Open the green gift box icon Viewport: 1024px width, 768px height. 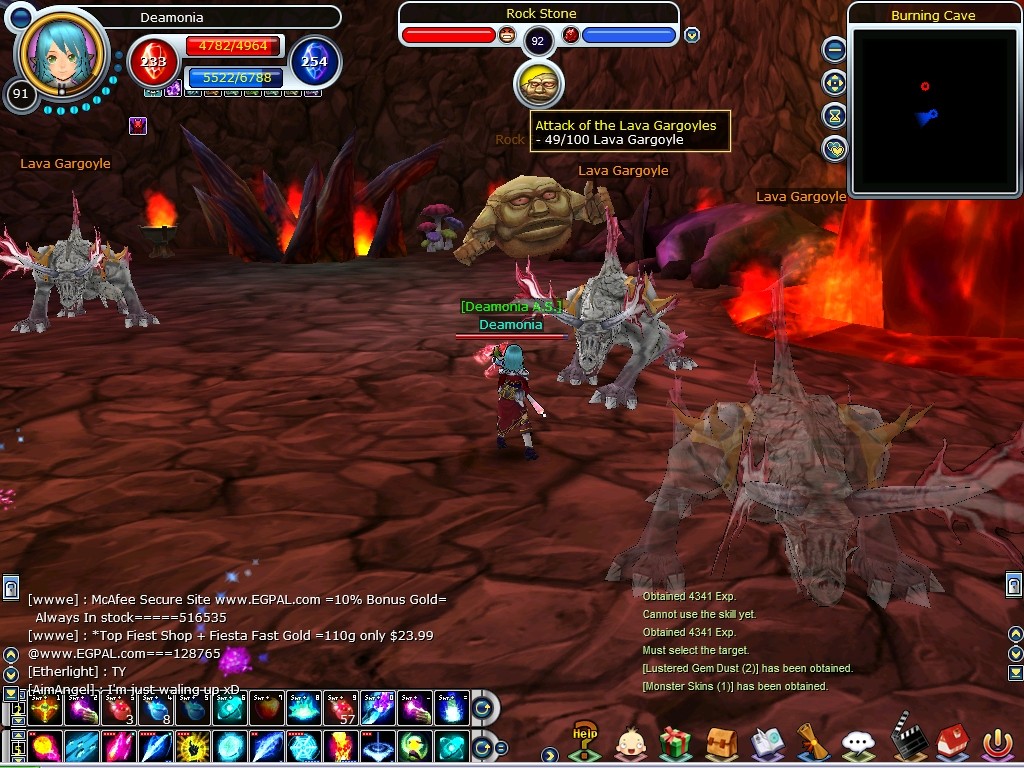coord(676,743)
